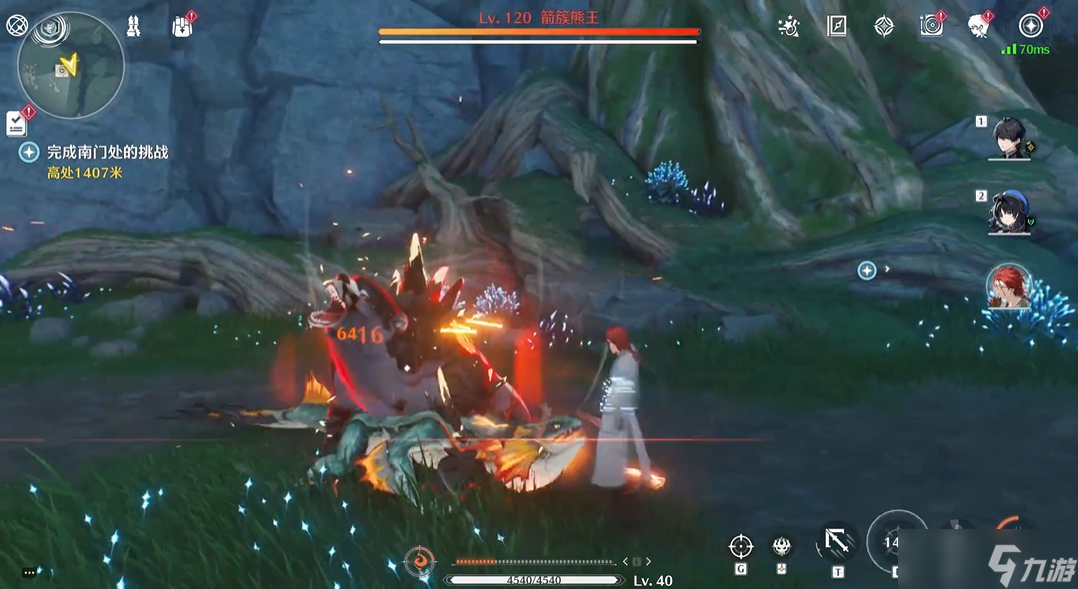The image size is (1078, 589).
Task: Open the compass guidebook icon
Action: pyautogui.click(x=837, y=27)
